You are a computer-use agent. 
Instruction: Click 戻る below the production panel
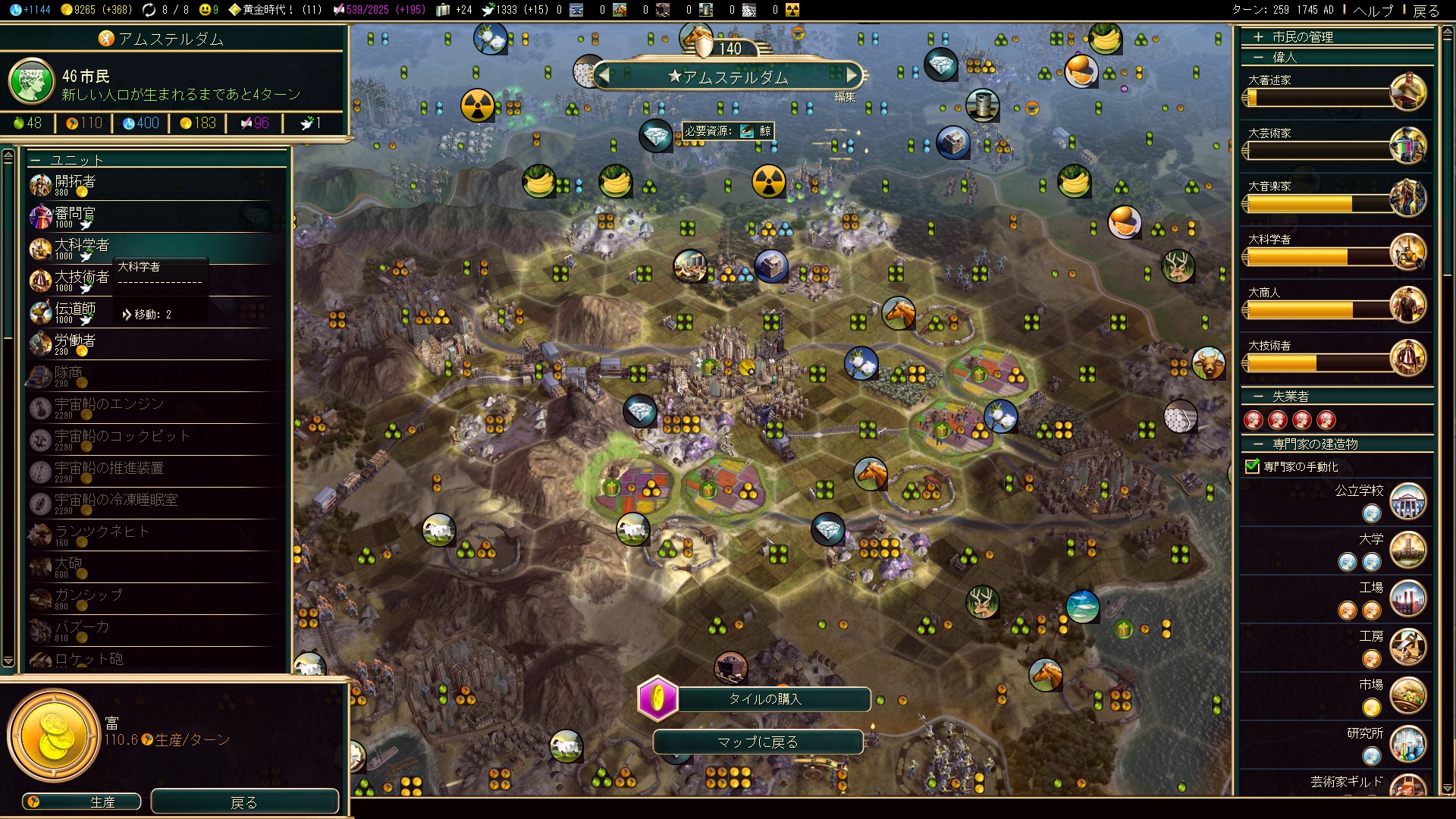pyautogui.click(x=244, y=802)
